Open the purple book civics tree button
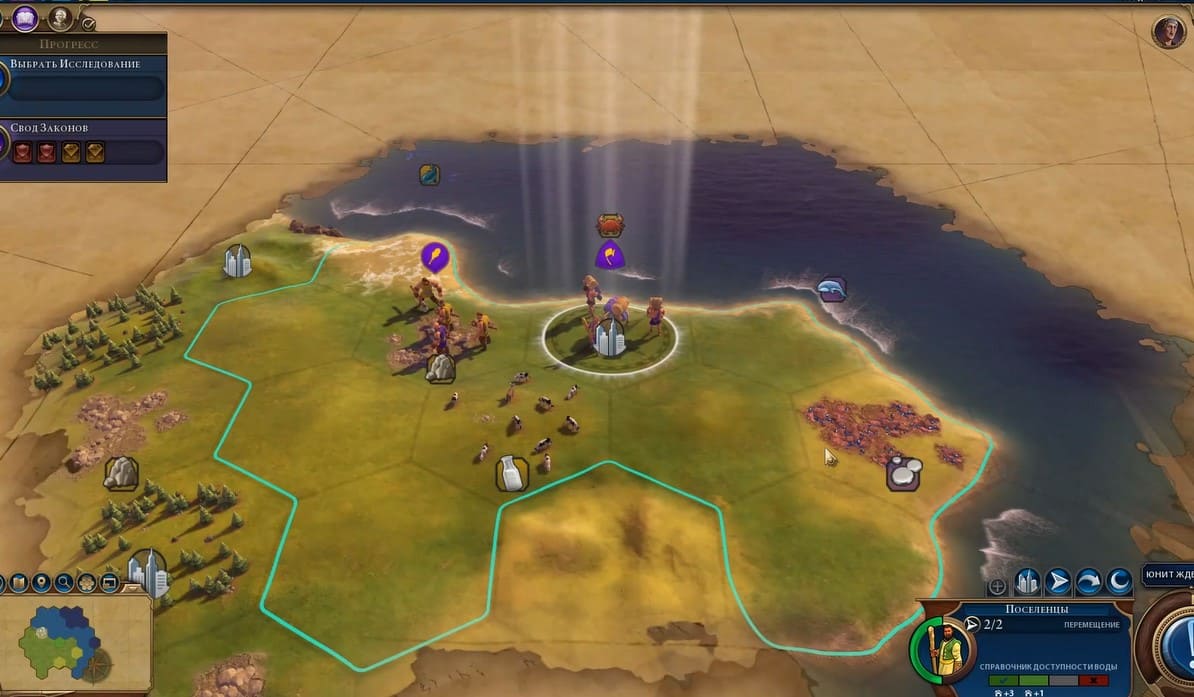 tap(25, 16)
